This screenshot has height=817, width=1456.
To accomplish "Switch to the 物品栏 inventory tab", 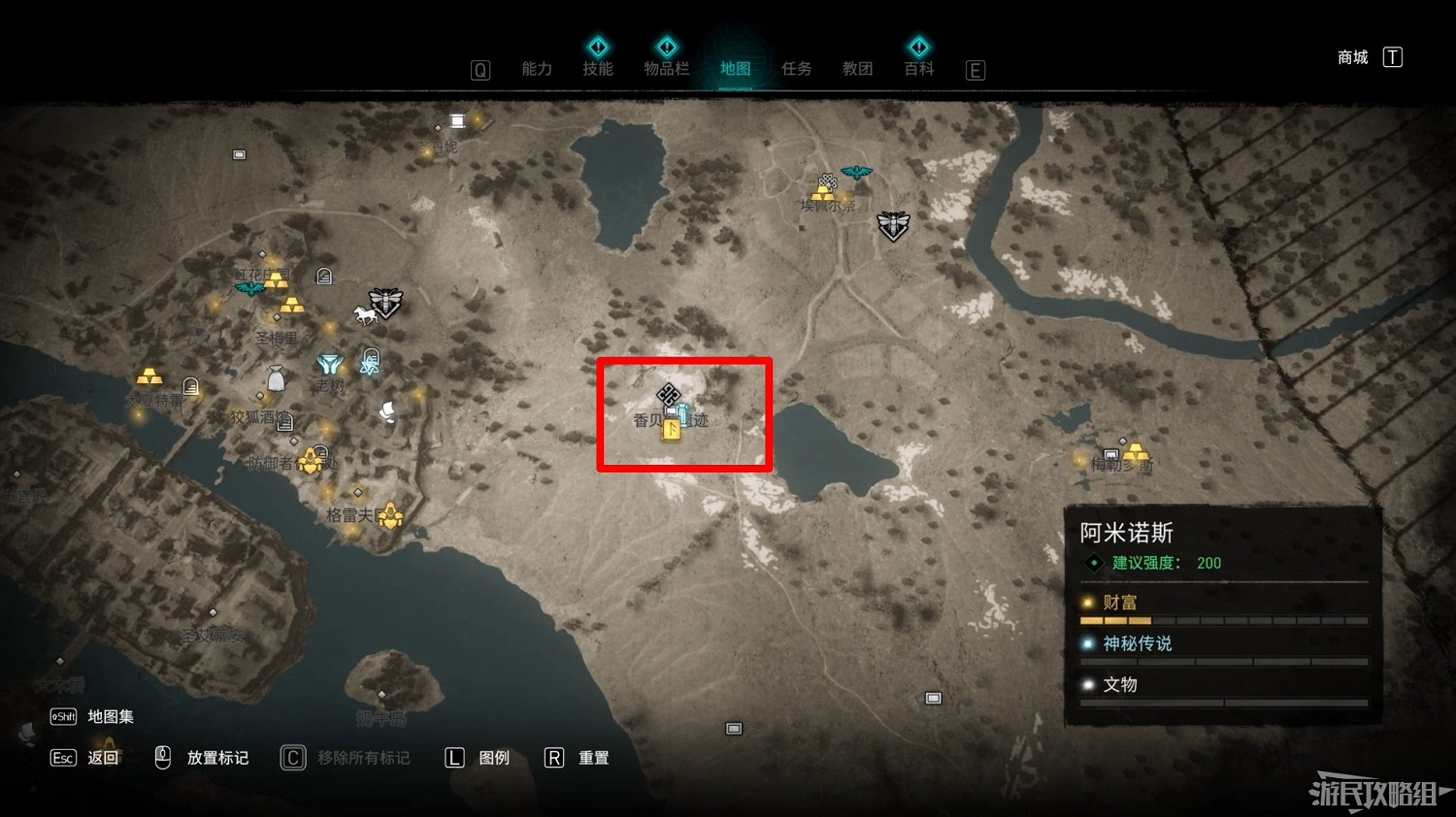I will (667, 68).
